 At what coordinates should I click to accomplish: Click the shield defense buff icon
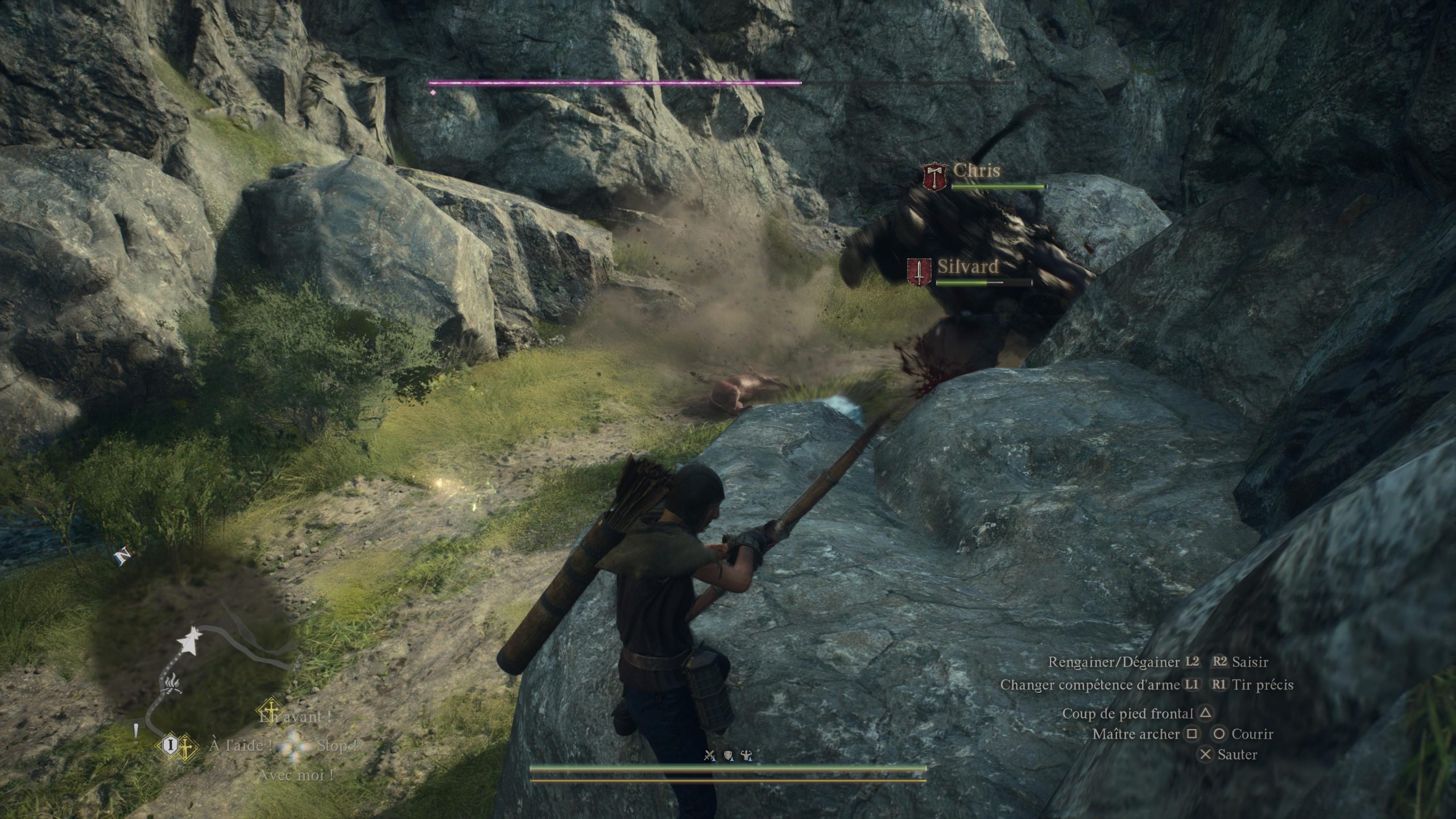[729, 755]
